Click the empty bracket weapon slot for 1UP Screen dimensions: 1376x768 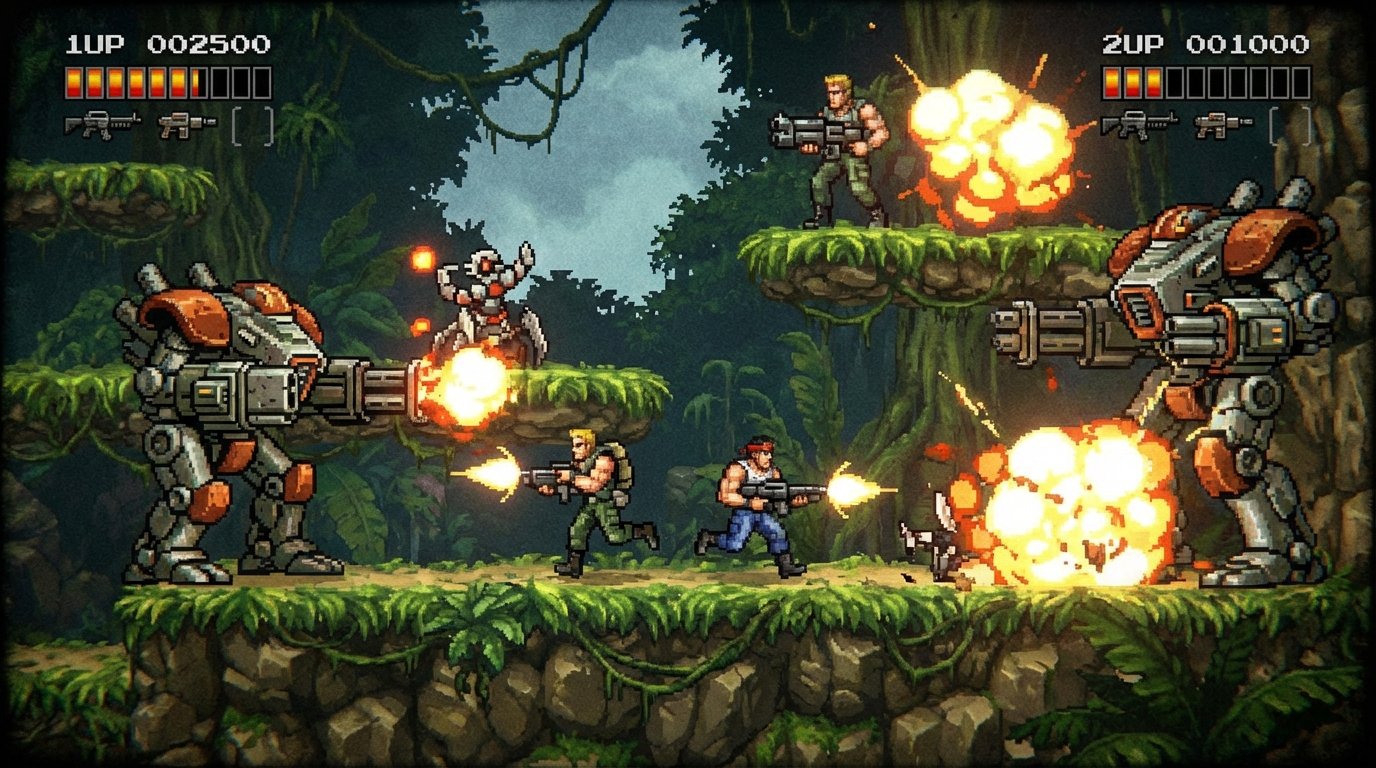pos(252,125)
